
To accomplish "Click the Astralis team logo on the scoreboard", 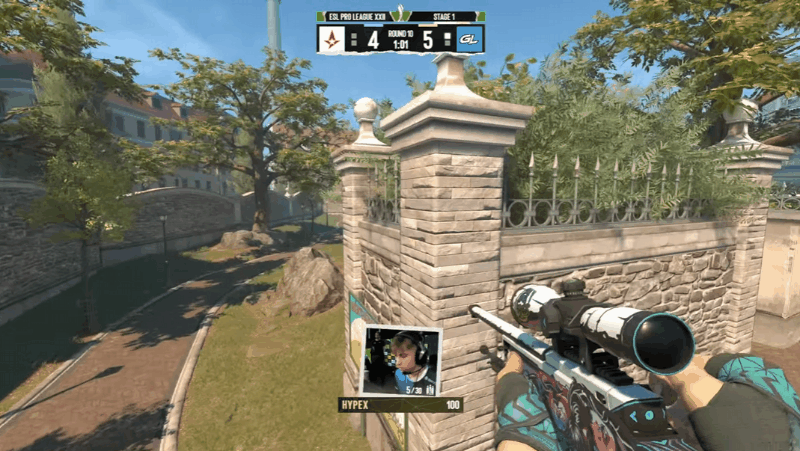I will (332, 39).
